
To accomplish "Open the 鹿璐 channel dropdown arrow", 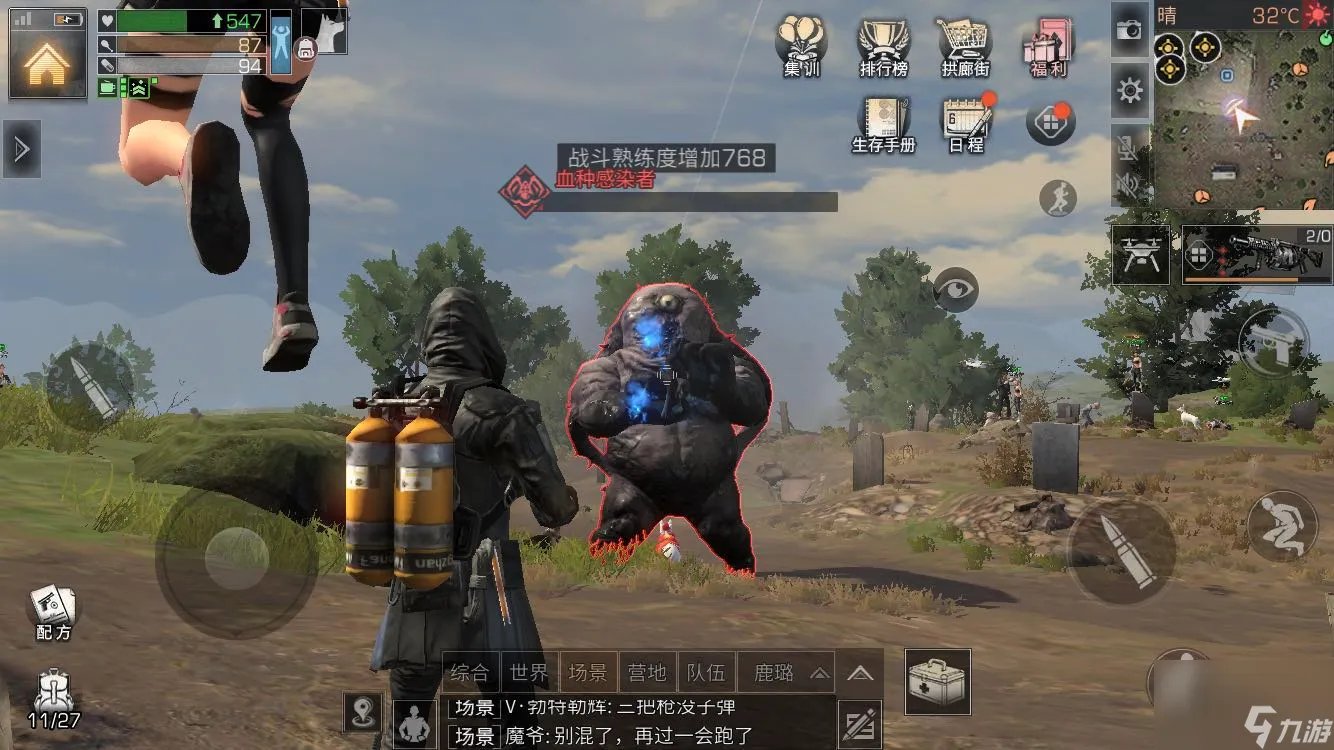I will 819,673.
